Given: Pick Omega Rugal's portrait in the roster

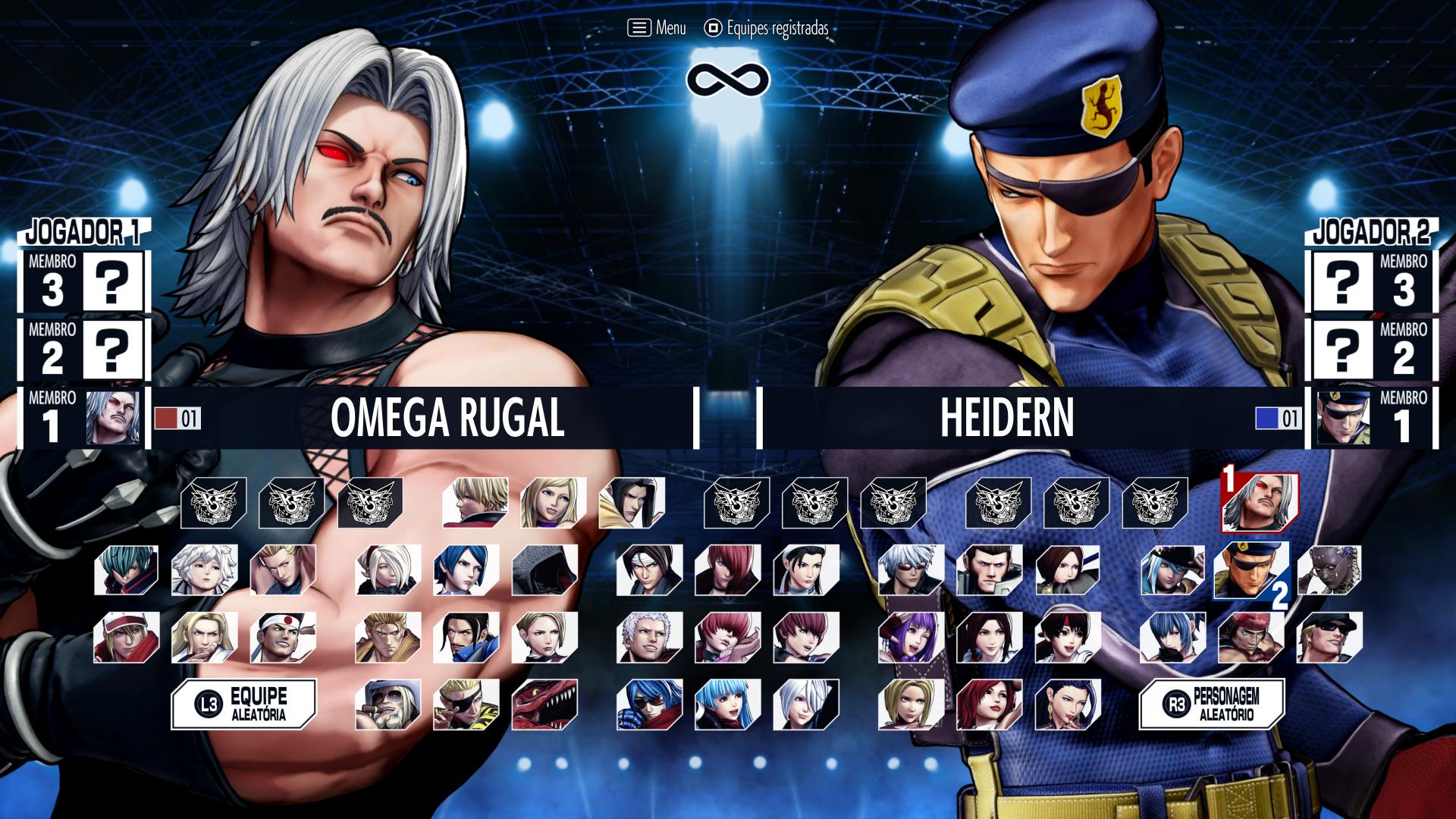Looking at the screenshot, I should 1260,502.
